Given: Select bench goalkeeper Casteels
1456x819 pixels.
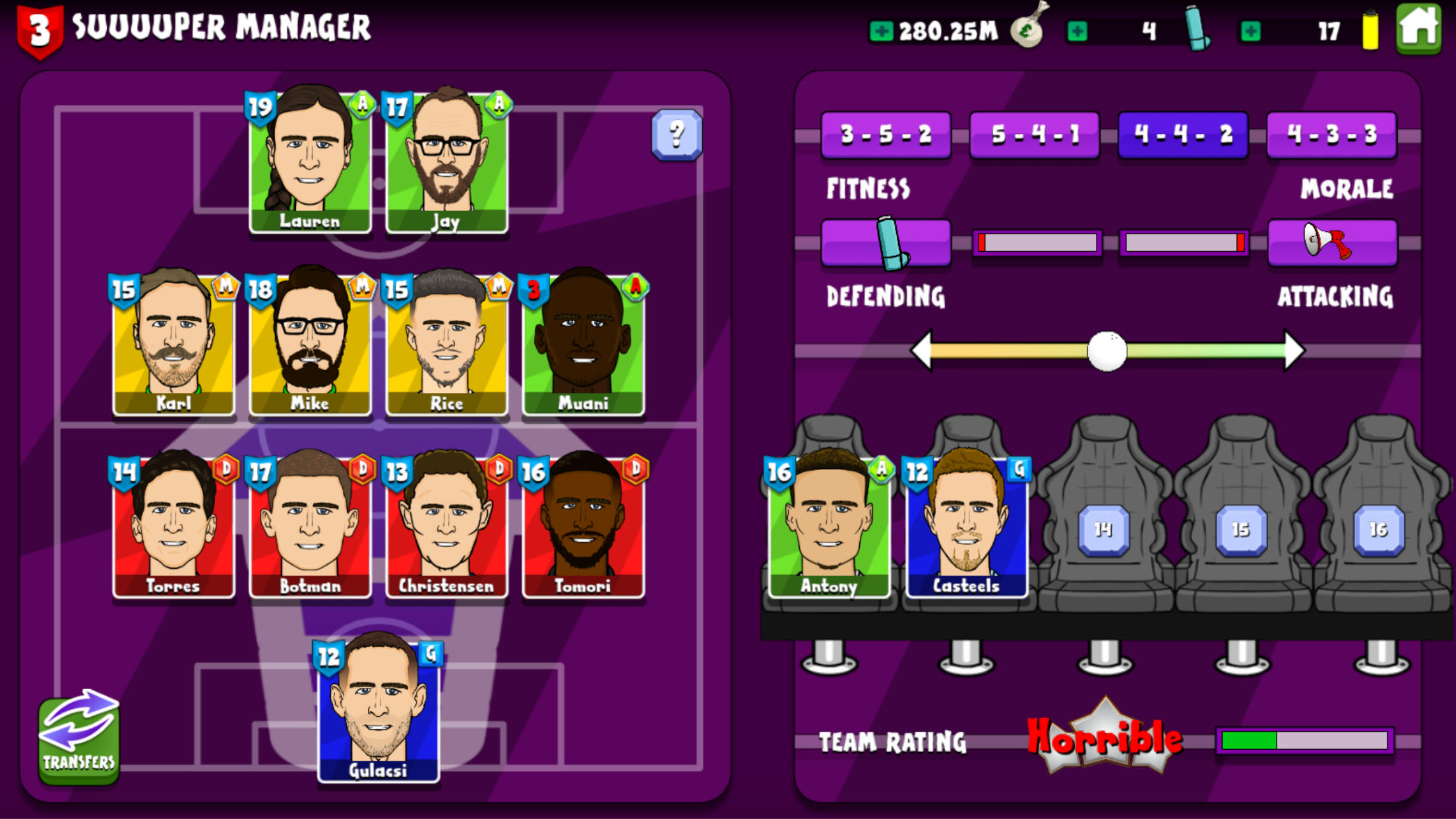Looking at the screenshot, I should pos(967,528).
